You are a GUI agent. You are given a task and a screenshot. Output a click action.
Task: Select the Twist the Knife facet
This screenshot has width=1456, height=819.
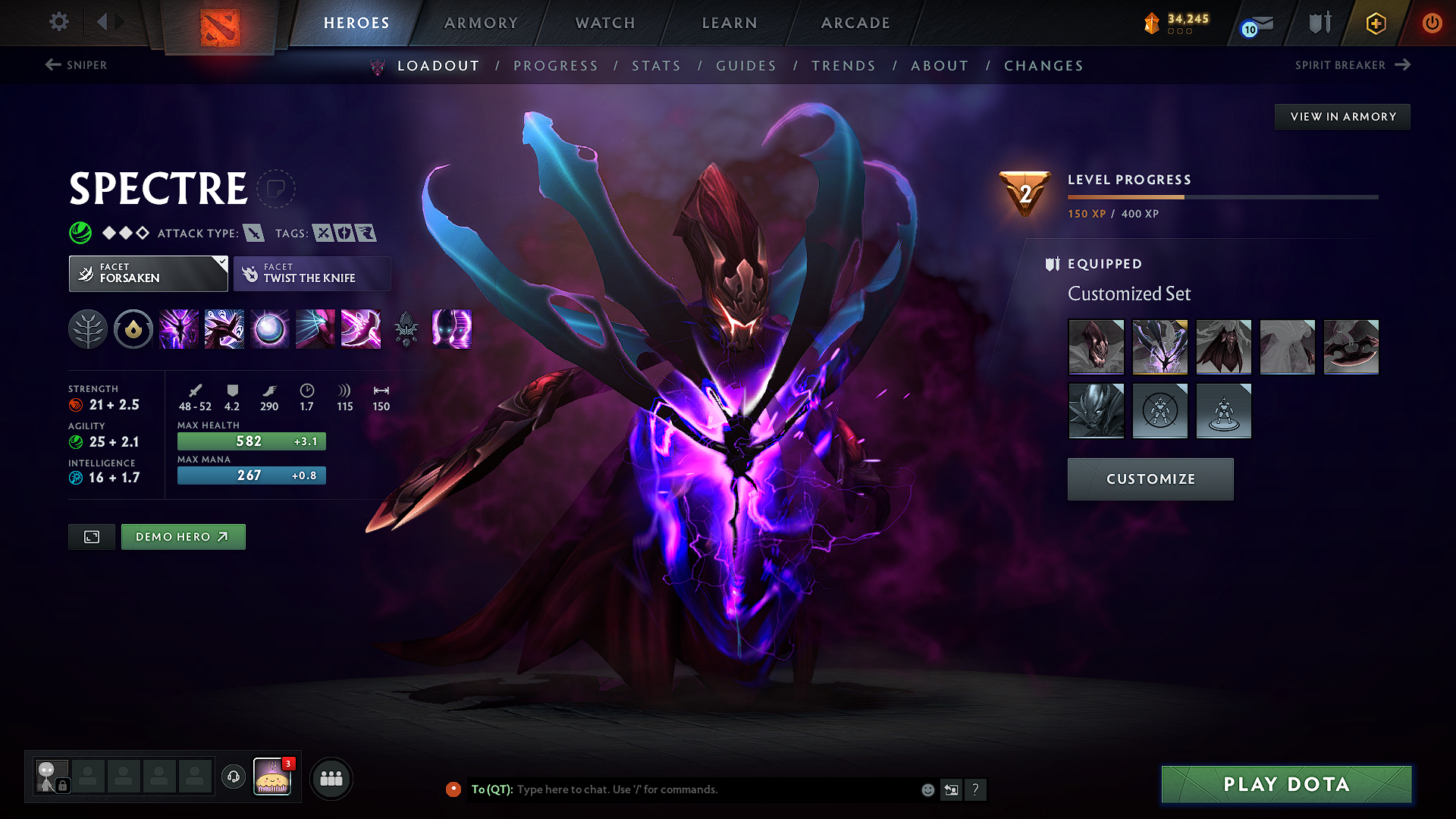tap(312, 273)
